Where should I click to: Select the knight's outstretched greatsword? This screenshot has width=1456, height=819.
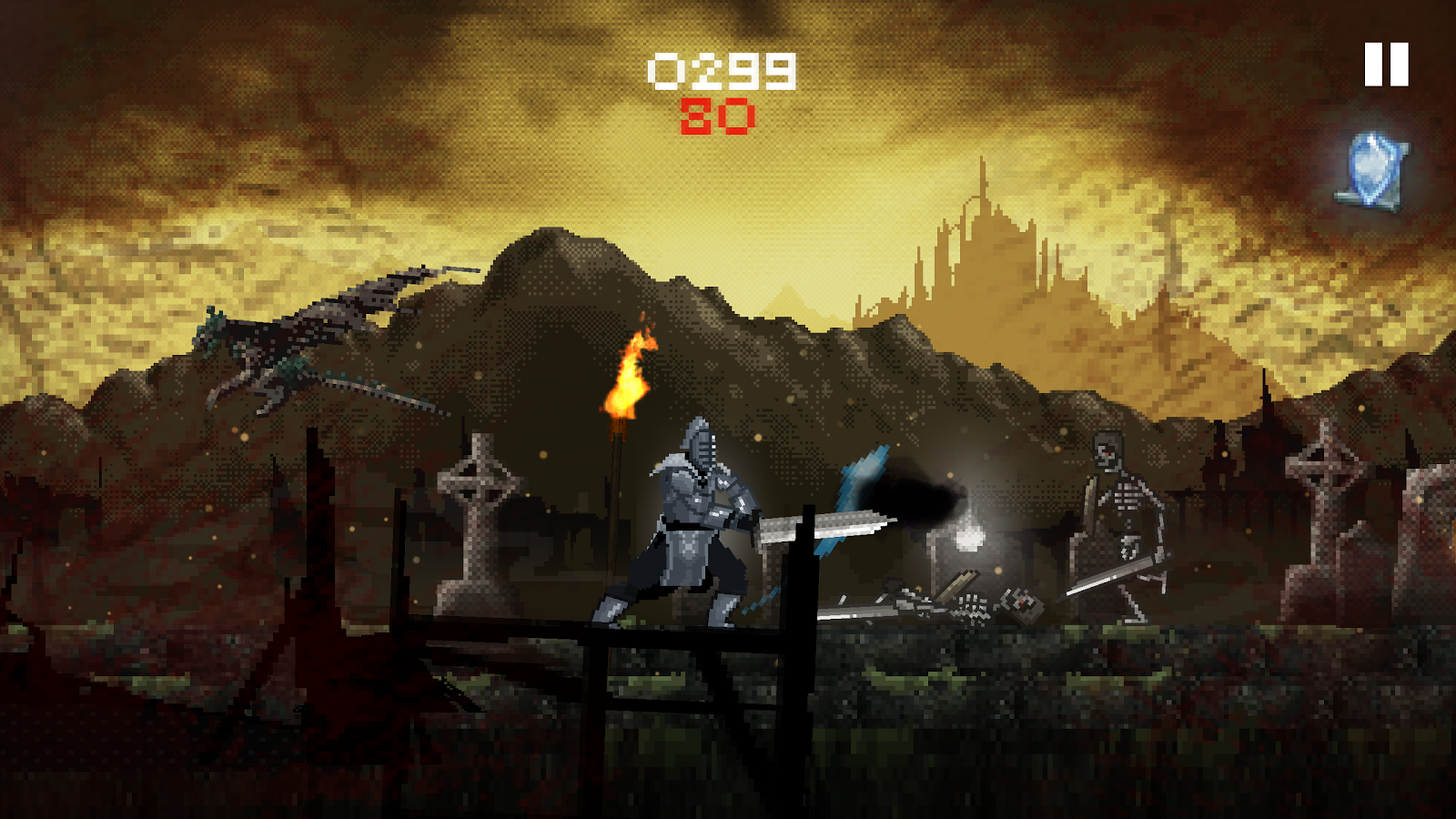[828, 523]
